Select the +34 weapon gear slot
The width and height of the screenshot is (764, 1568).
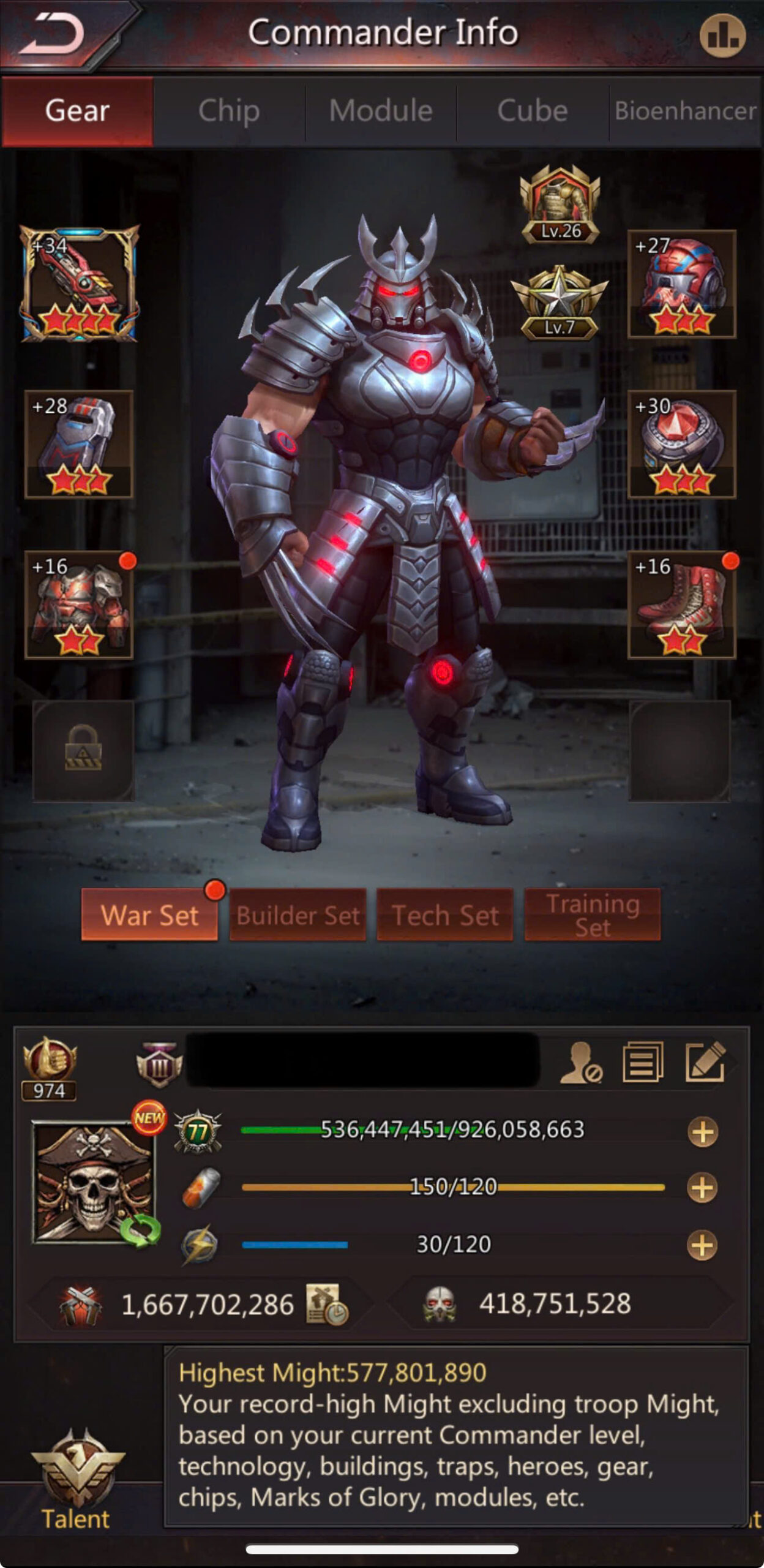coord(80,284)
